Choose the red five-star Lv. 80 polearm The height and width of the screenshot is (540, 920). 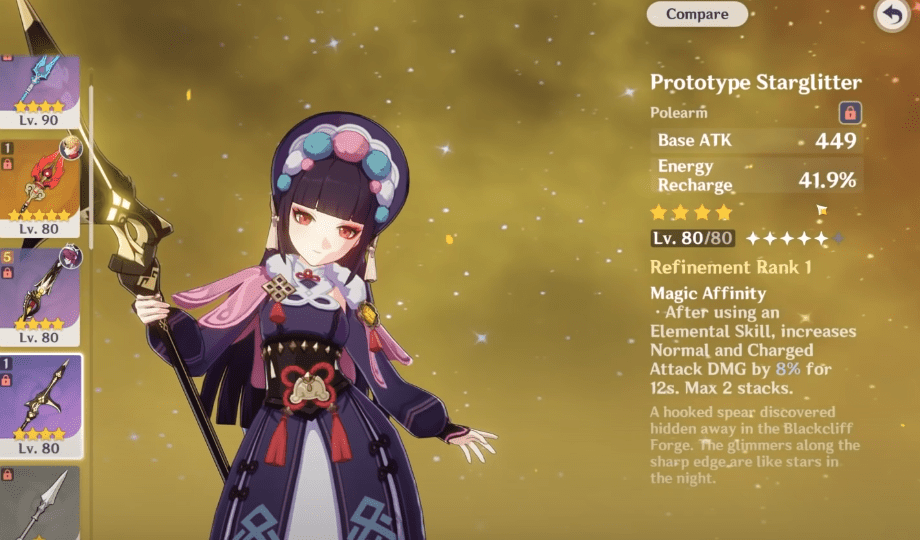40,188
